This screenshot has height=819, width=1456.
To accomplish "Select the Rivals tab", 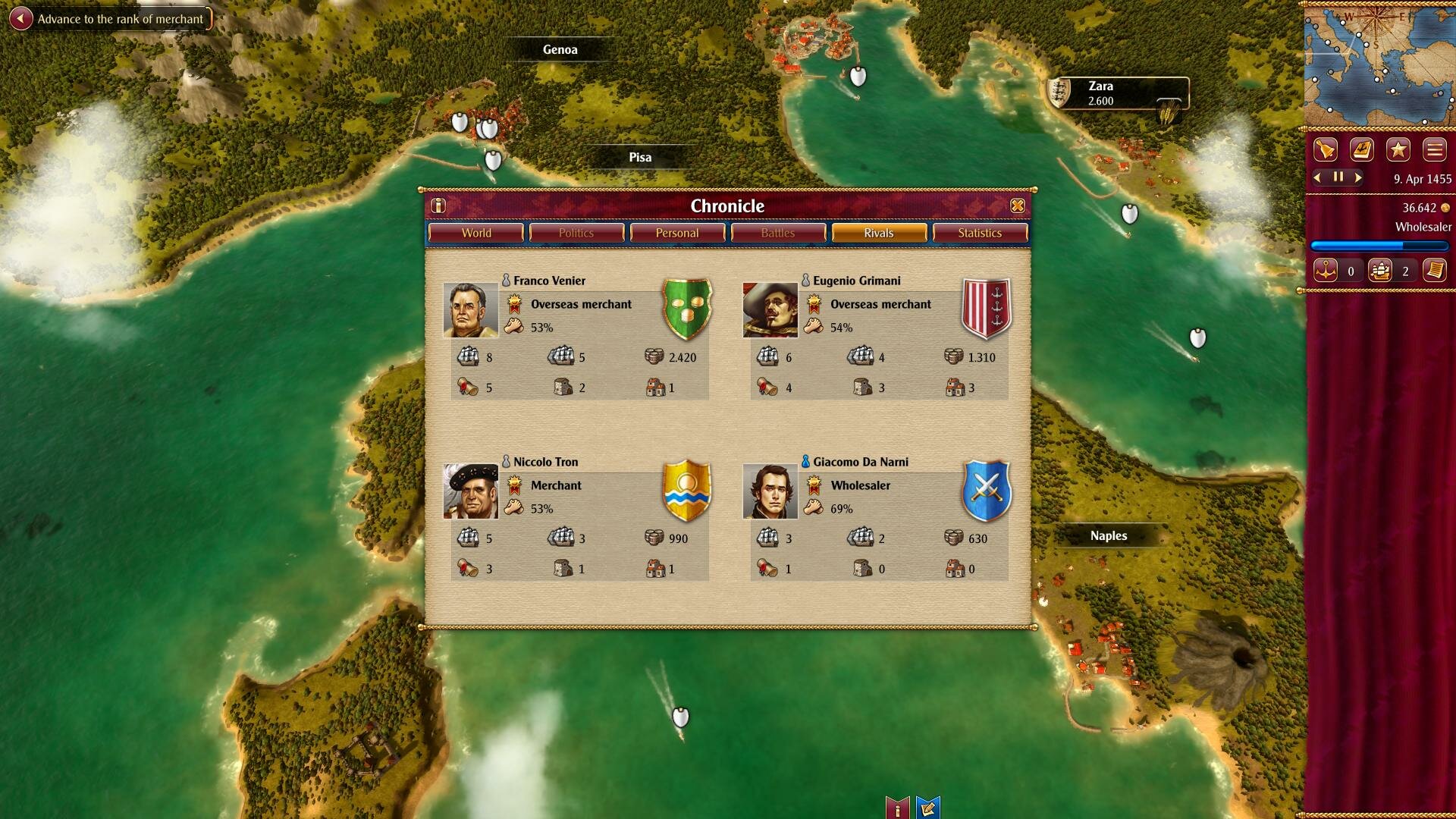I will pos(878,233).
